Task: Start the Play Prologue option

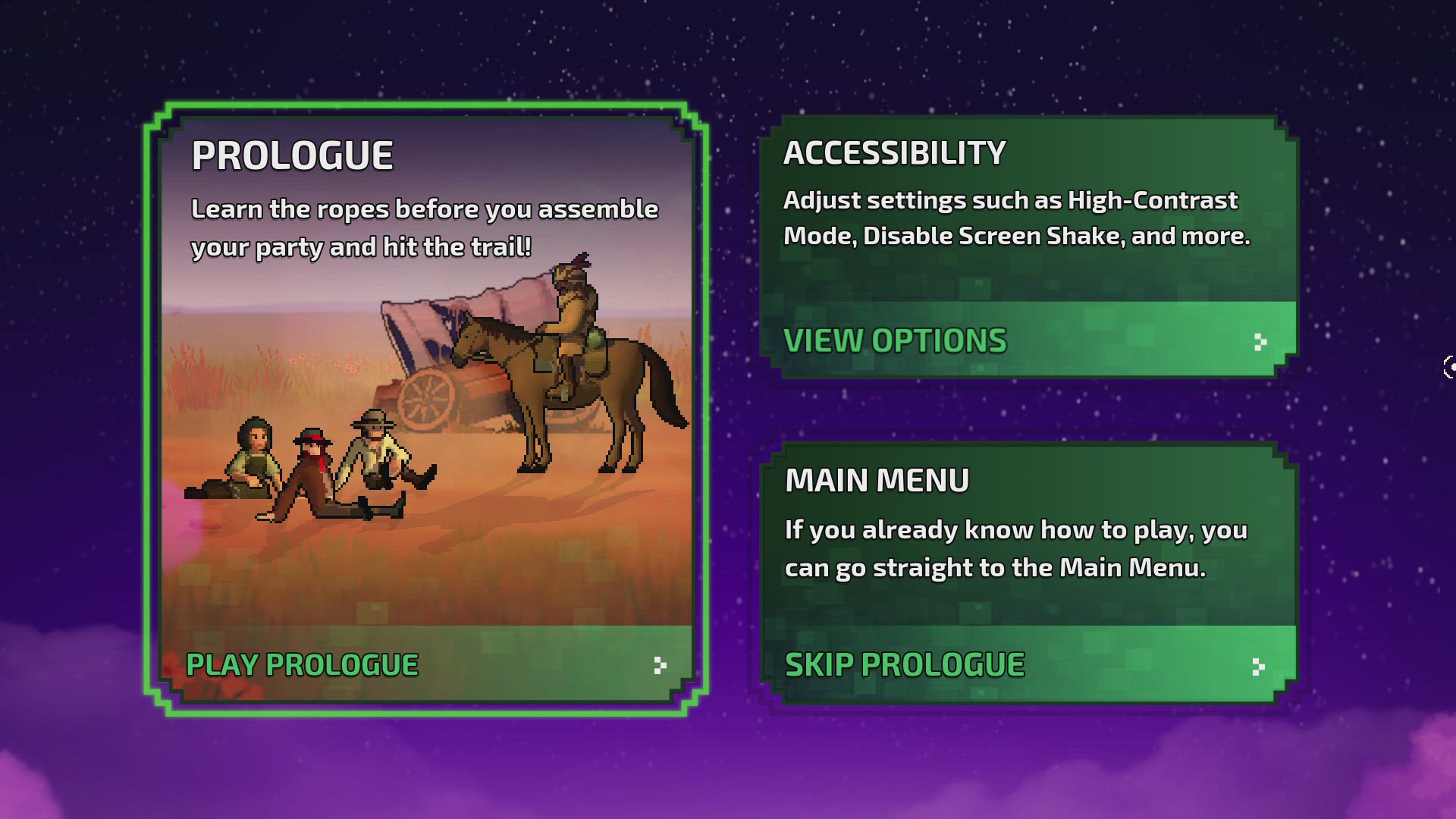Action: 425,664
